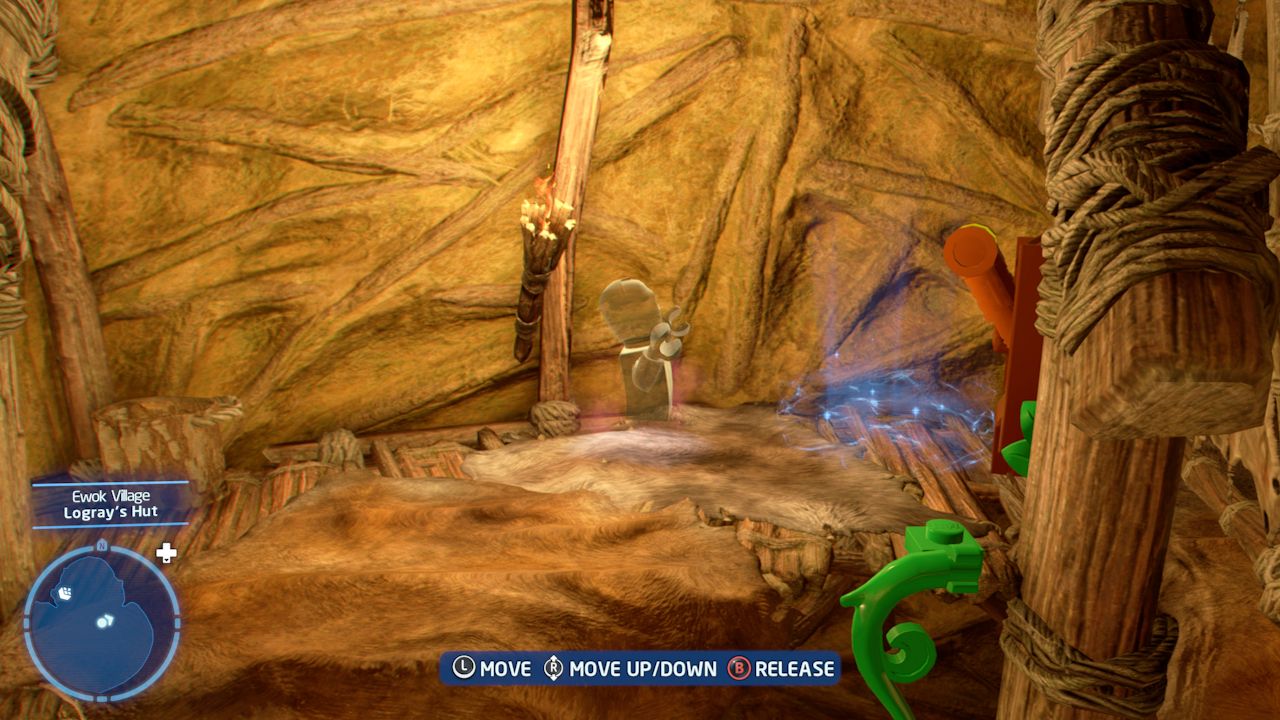Select the LEGO brick marker on the minimap
Viewport: 1280px width, 720px height.
(x=65, y=593)
